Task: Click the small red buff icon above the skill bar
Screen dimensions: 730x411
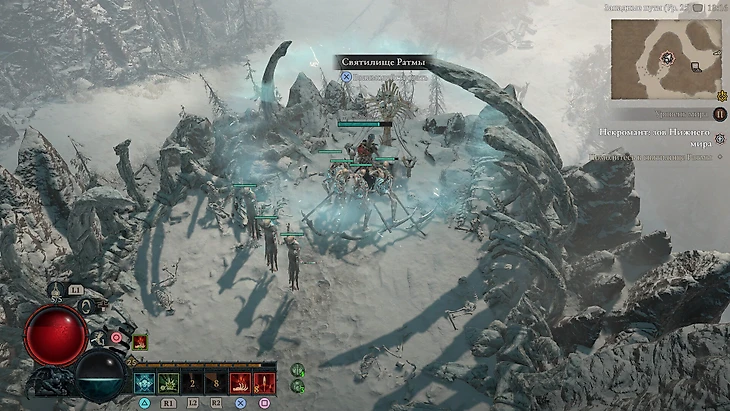Action: coord(140,342)
